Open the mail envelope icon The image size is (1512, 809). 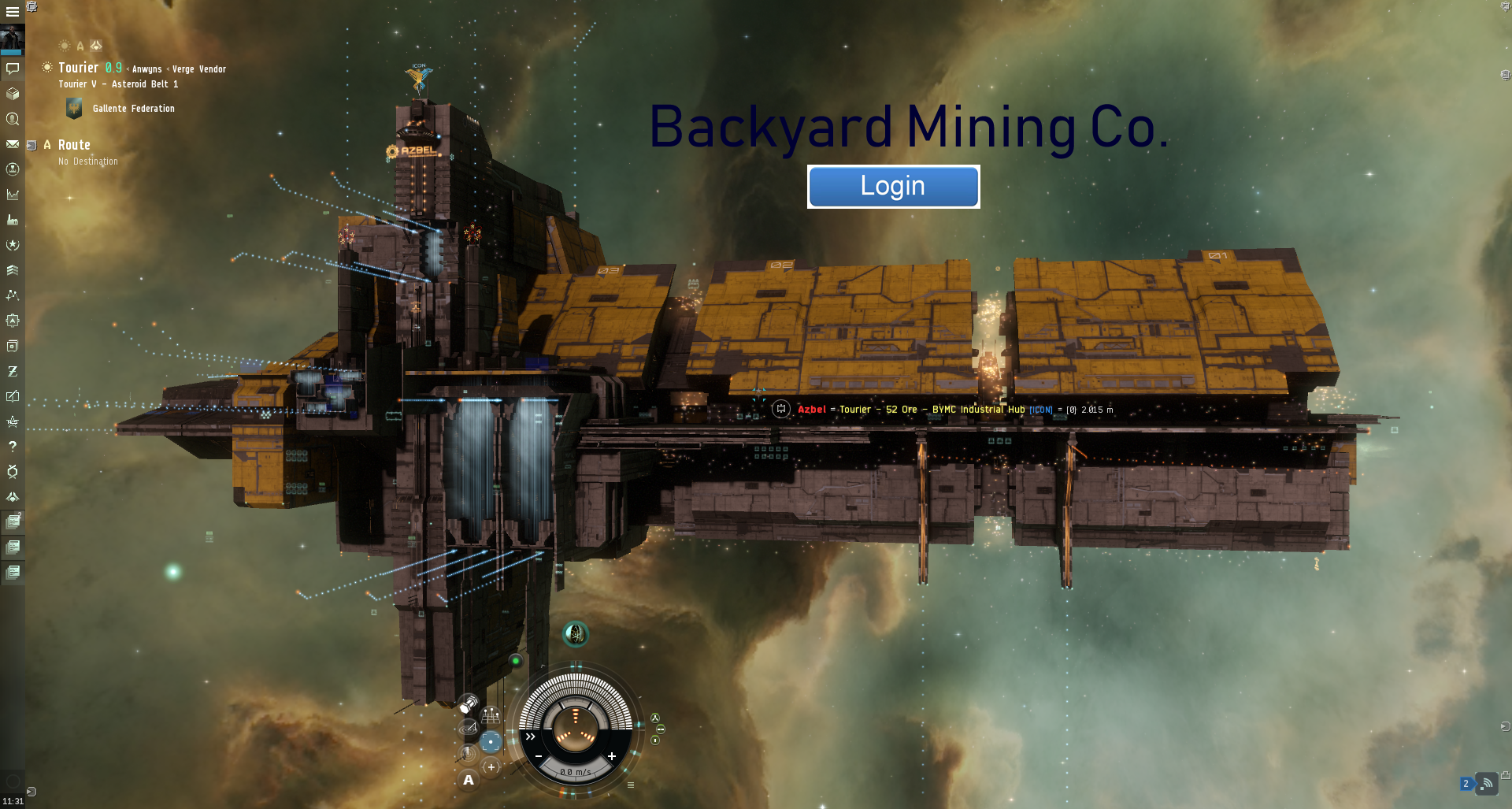pyautogui.click(x=13, y=144)
